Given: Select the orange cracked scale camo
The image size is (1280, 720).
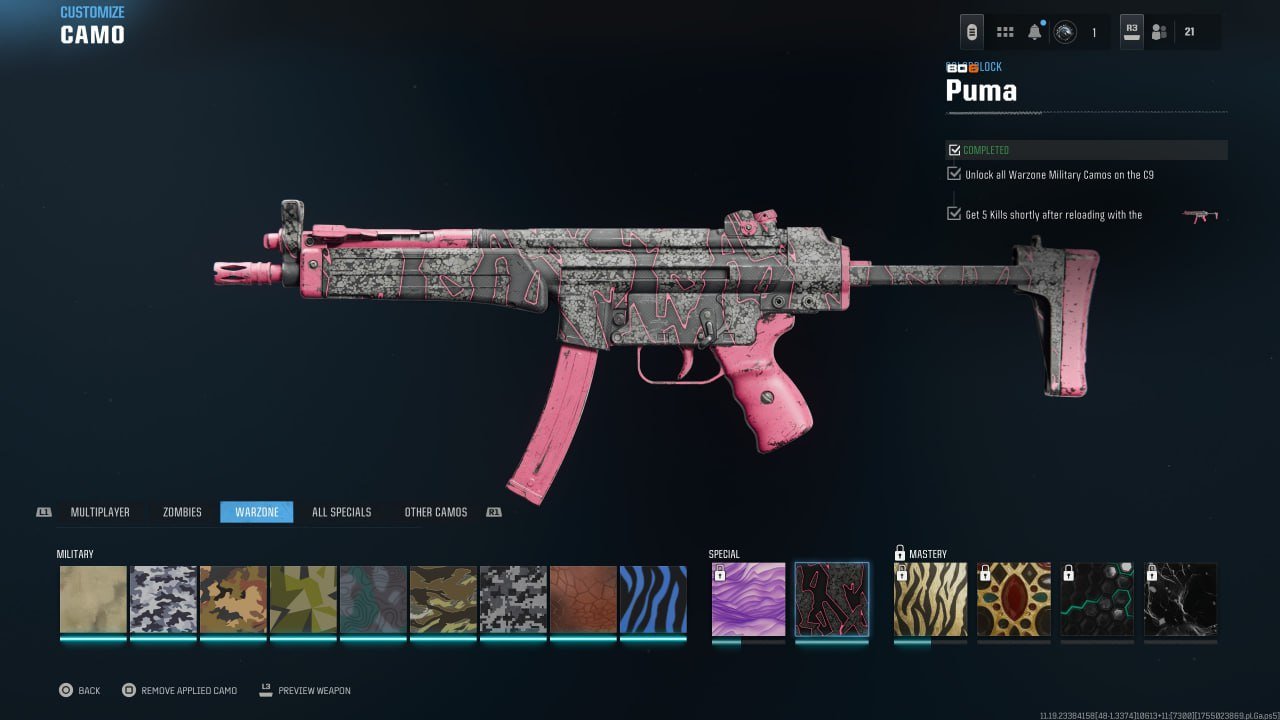Looking at the screenshot, I should click(583, 600).
